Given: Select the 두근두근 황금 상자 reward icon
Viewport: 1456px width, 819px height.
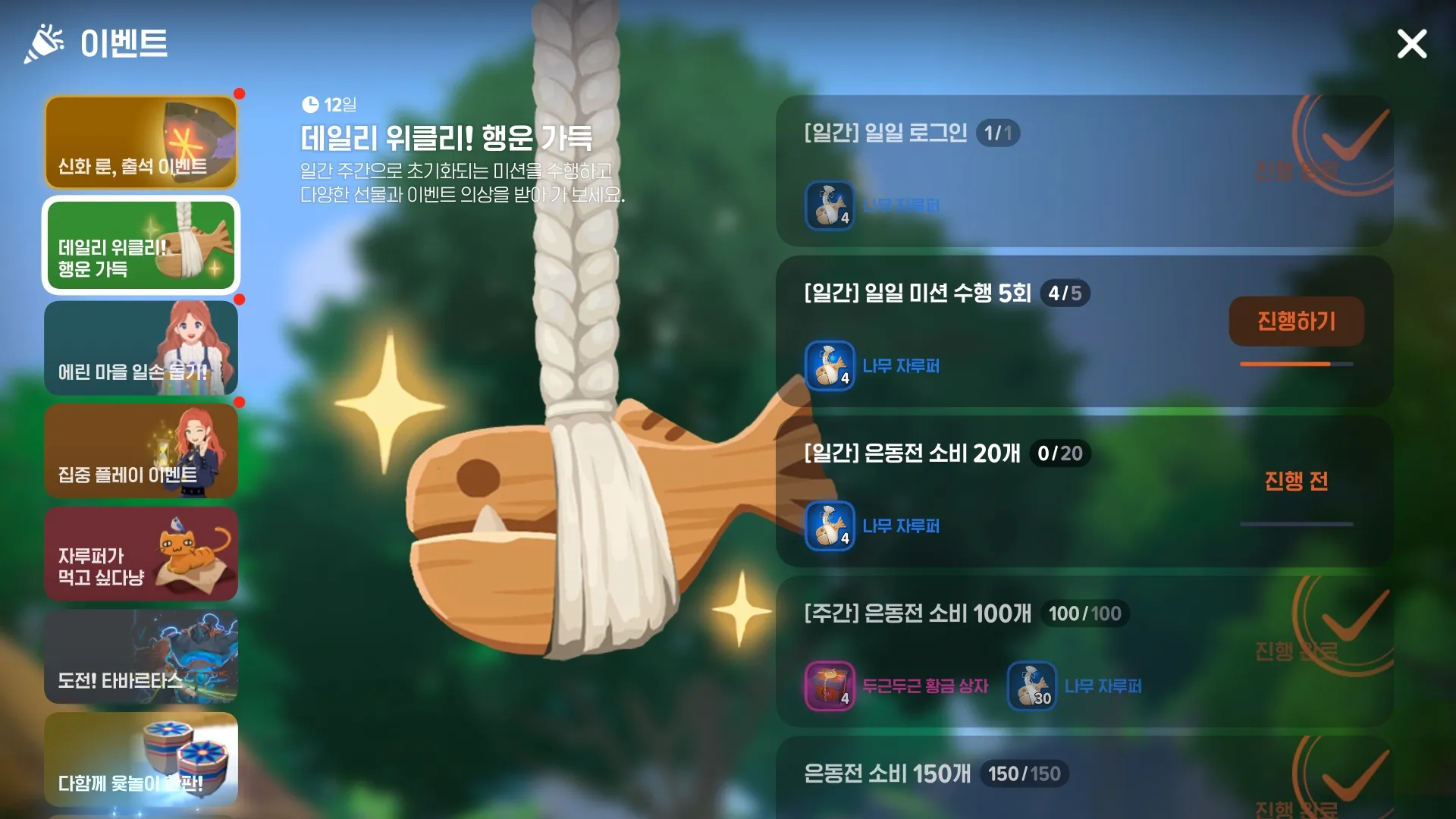Looking at the screenshot, I should (x=830, y=686).
